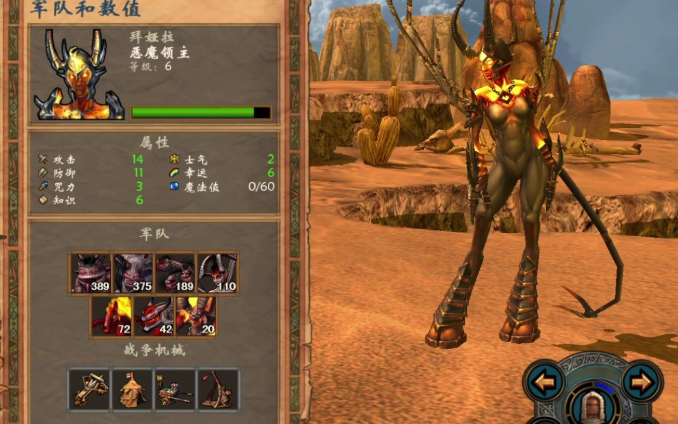Choose the cerberus stack of 189
Viewport: 678px width, 424px height.
(175, 272)
